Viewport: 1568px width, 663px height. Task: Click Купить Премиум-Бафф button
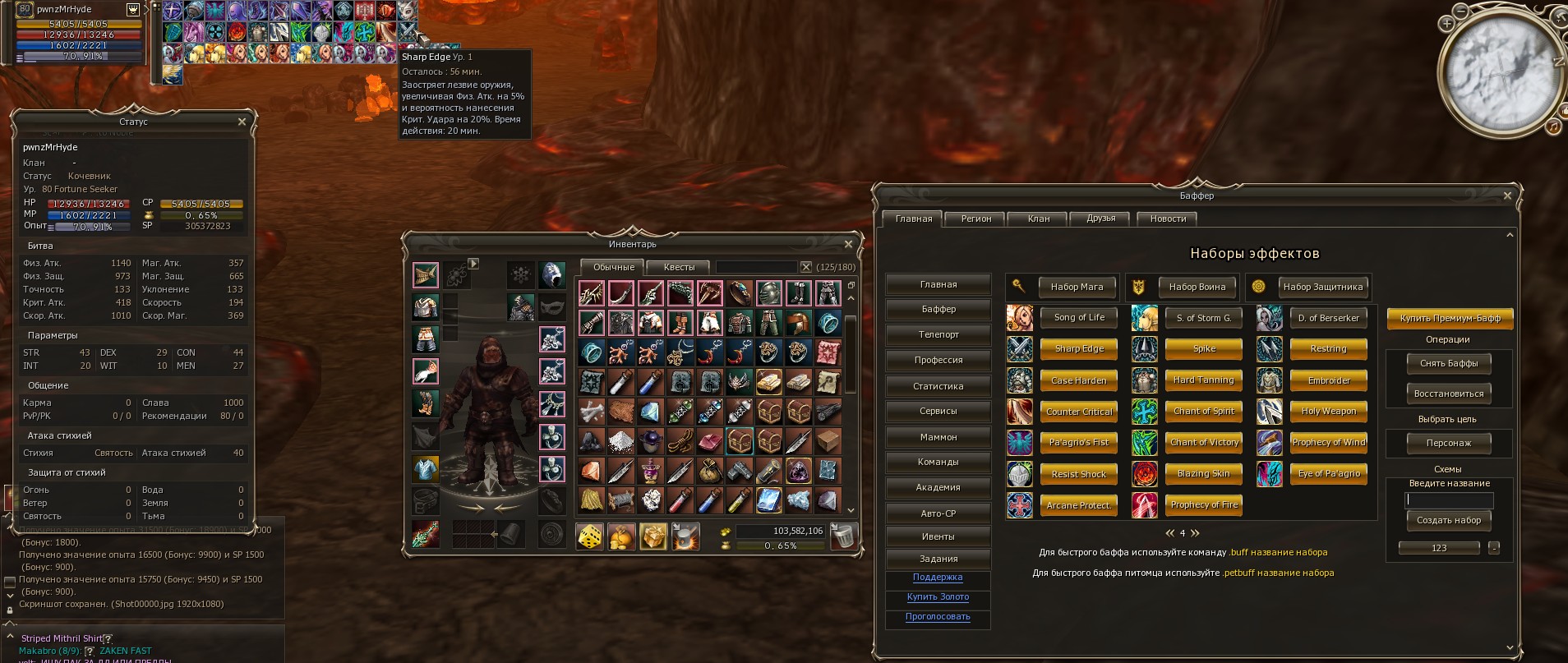click(x=1450, y=318)
